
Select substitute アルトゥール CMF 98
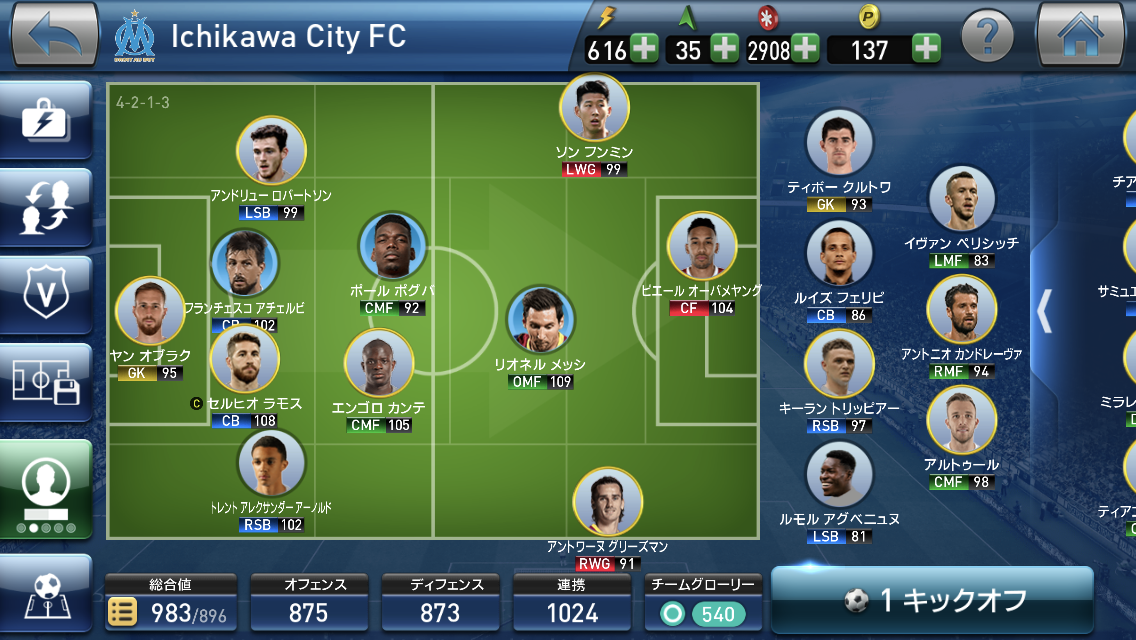pyautogui.click(x=961, y=421)
